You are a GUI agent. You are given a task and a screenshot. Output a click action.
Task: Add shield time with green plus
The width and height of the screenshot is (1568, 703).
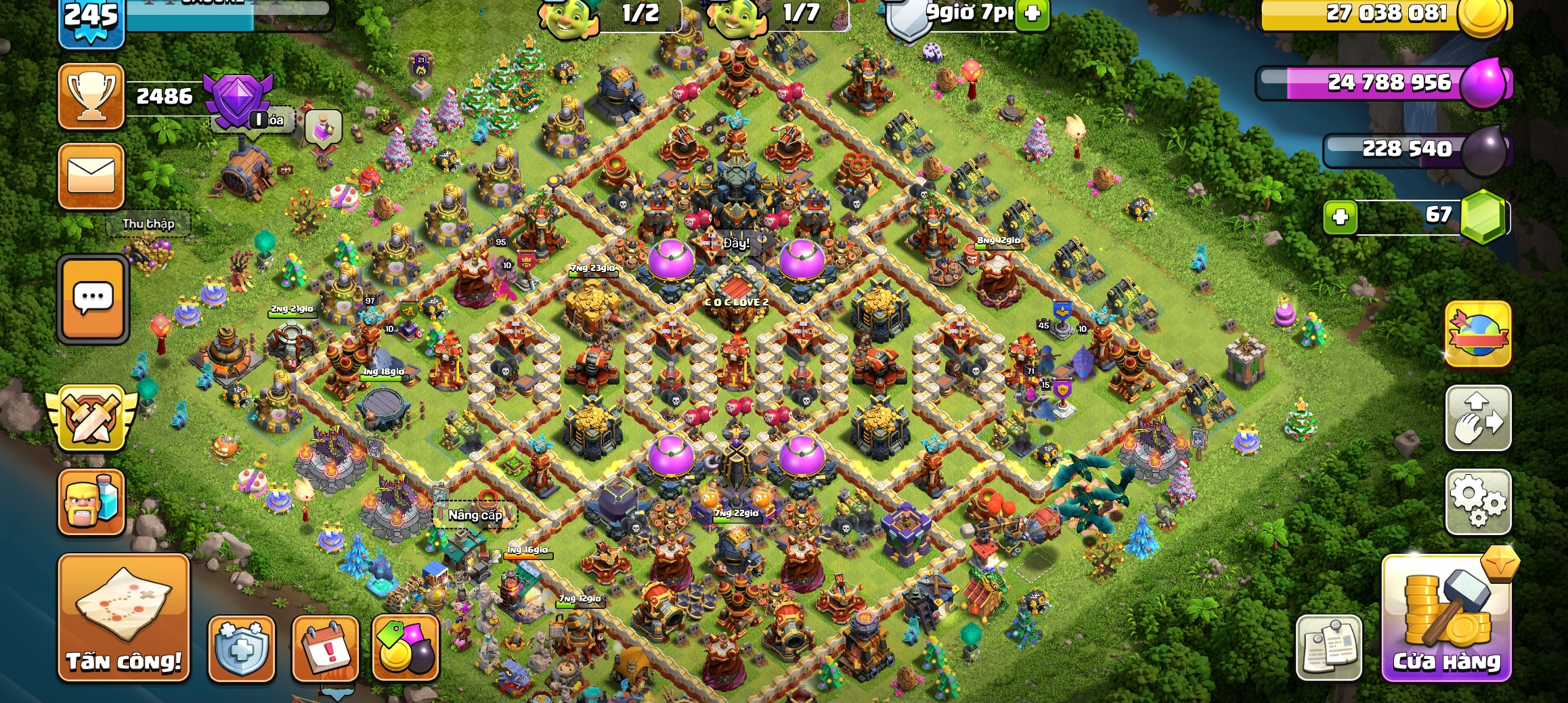coord(1032,14)
